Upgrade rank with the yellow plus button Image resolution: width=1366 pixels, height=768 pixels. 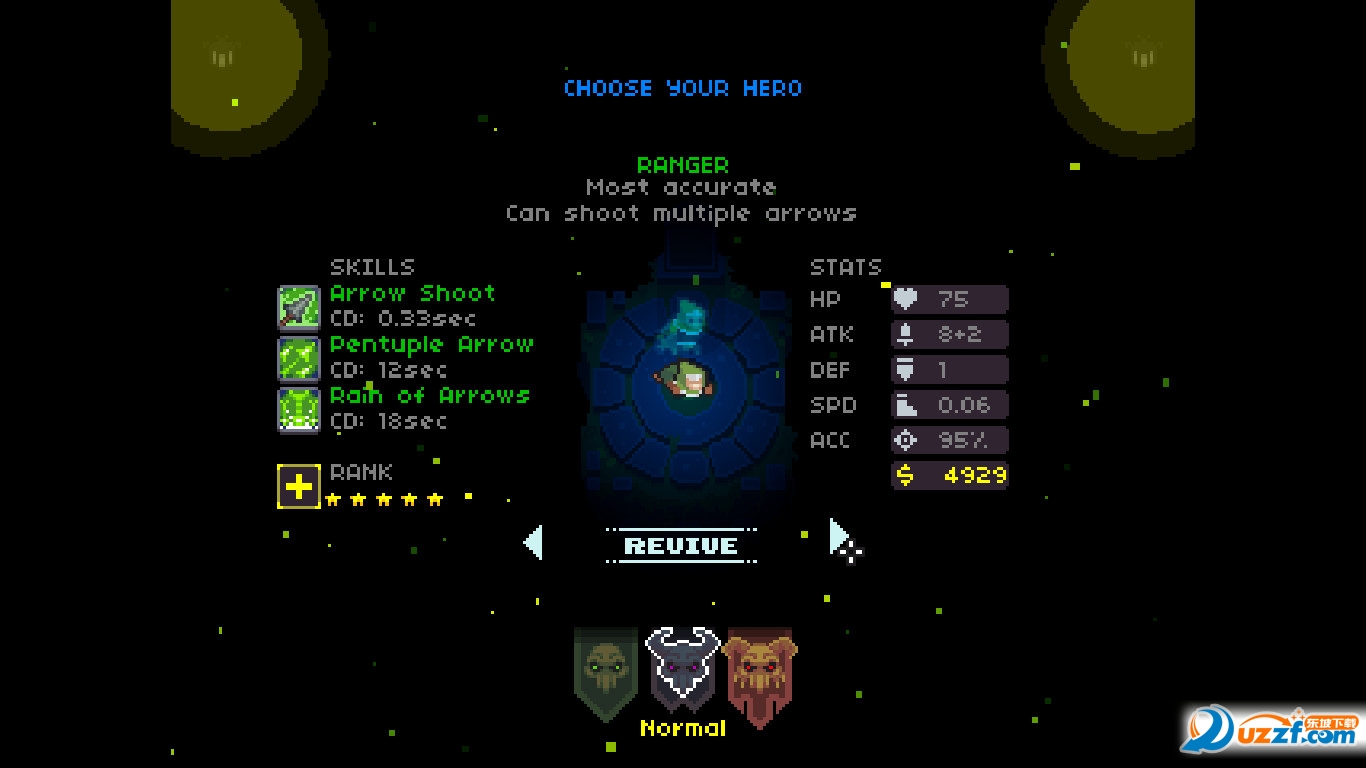pyautogui.click(x=298, y=487)
